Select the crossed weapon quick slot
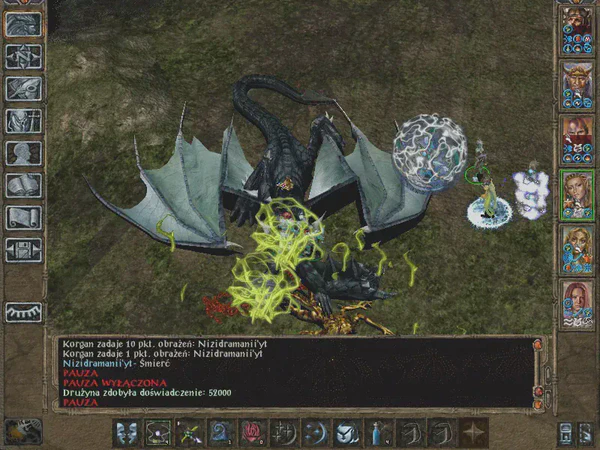The height and width of the screenshot is (450, 600). 188,433
